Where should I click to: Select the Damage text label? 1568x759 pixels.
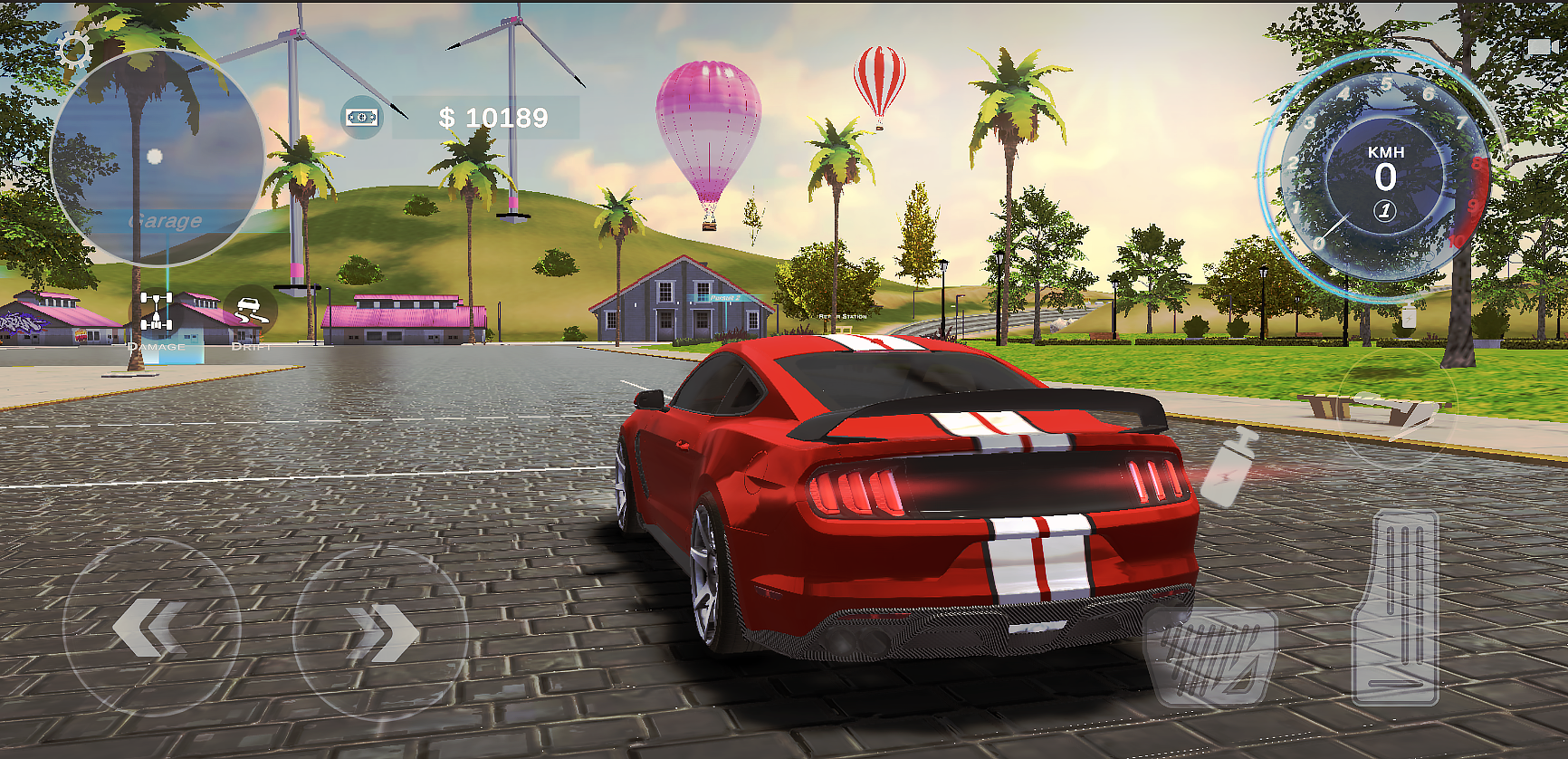pos(156,345)
